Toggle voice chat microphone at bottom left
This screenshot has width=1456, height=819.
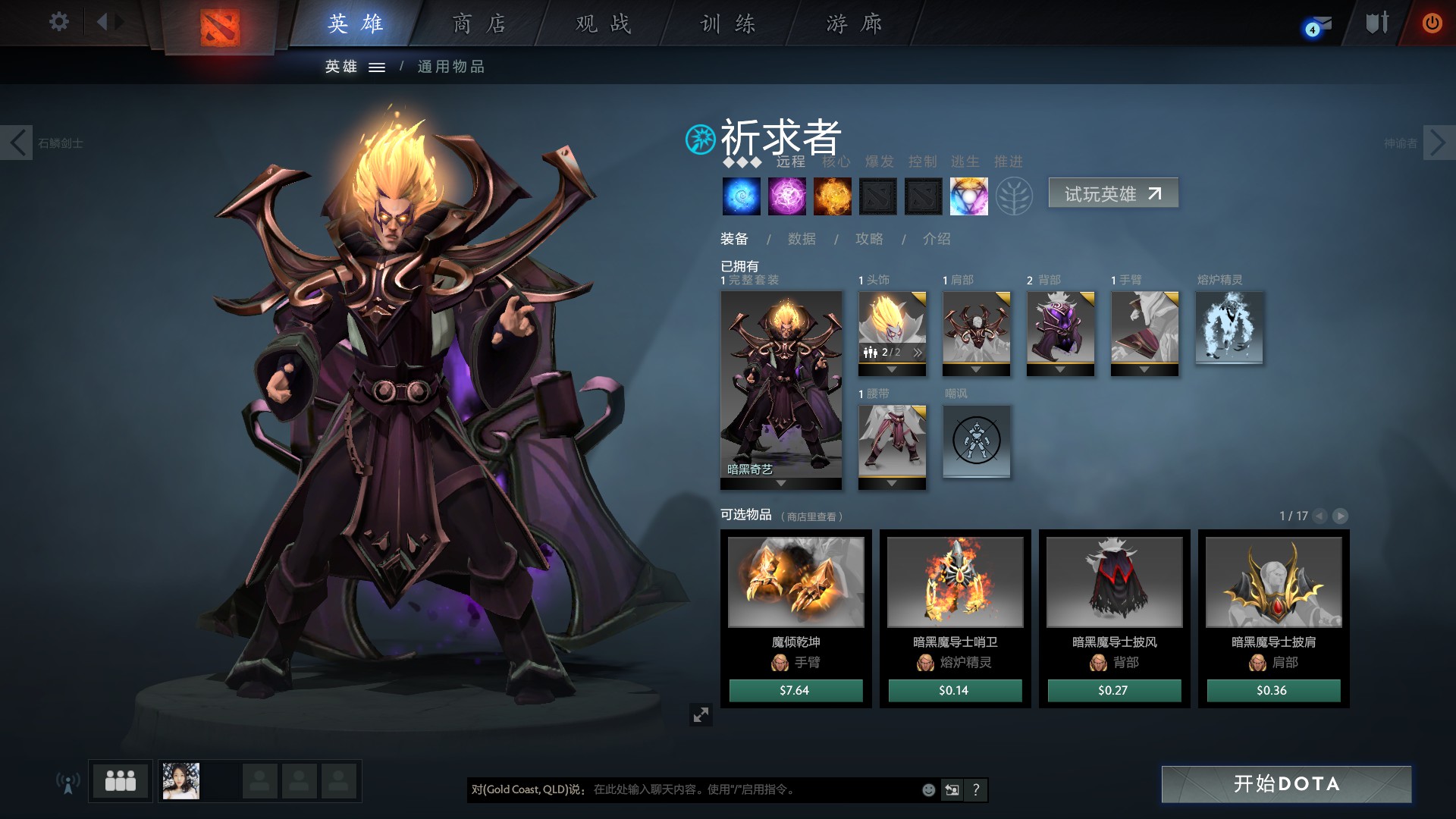70,783
